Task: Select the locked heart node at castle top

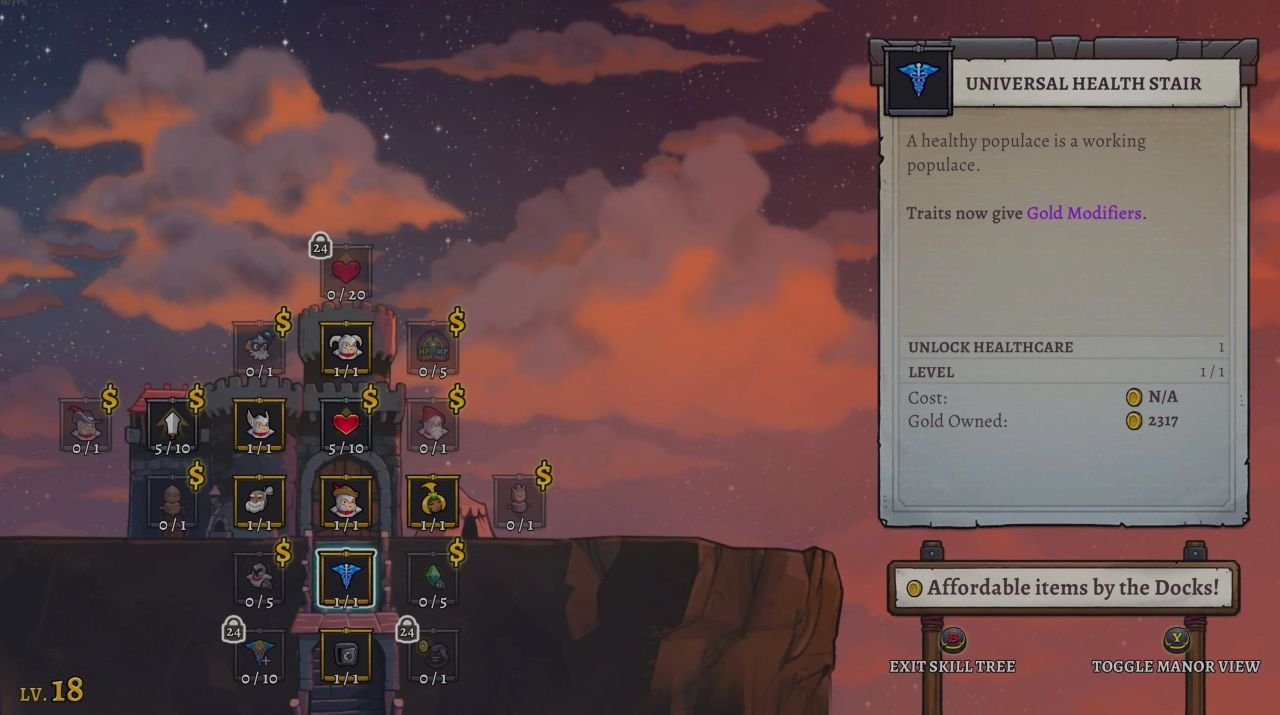Action: 346,270
